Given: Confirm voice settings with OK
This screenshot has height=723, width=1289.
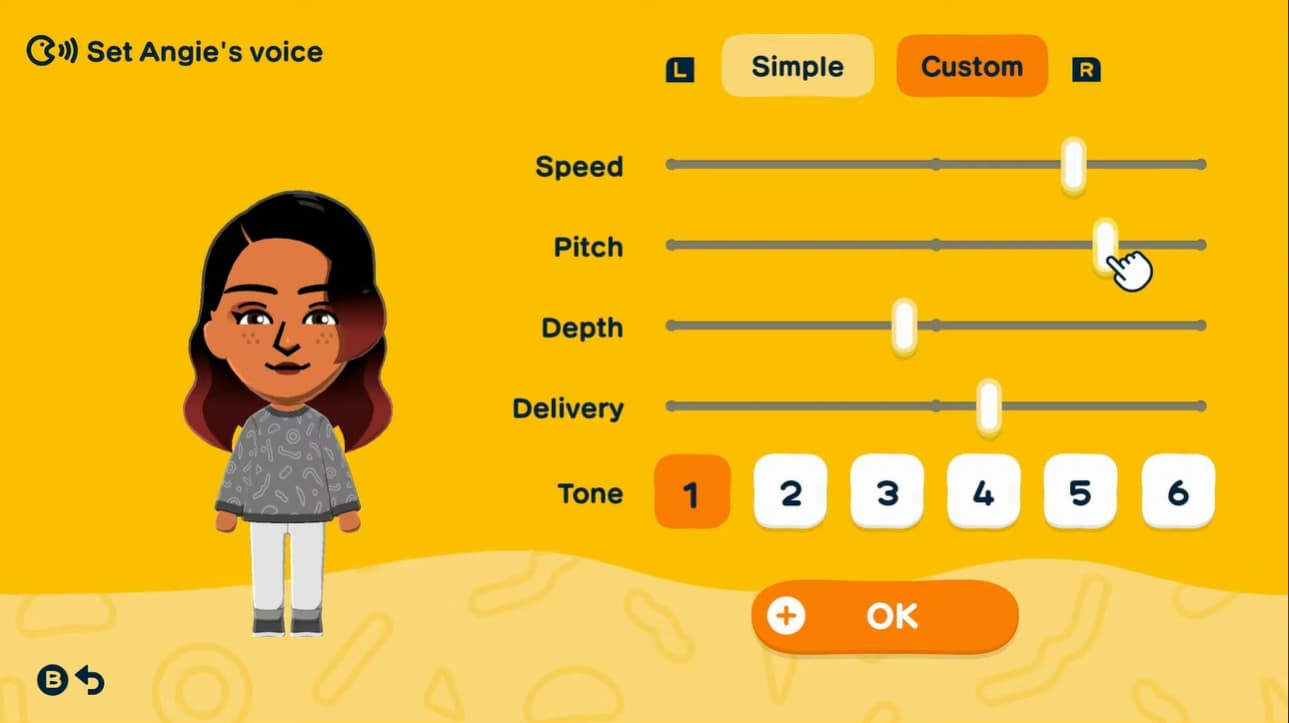Looking at the screenshot, I should [885, 617].
